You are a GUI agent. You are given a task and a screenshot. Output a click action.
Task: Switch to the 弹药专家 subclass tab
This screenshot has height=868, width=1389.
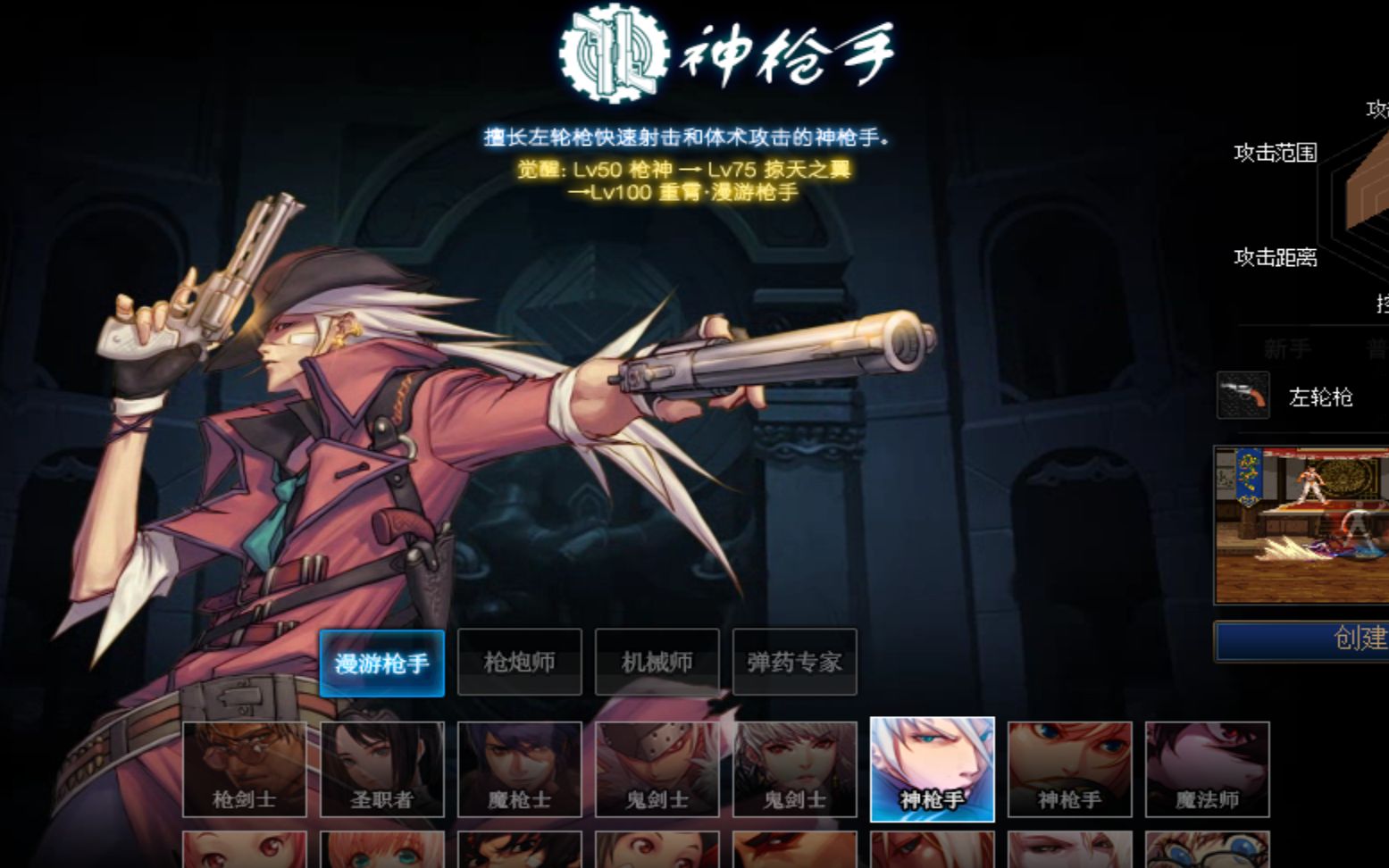(794, 662)
